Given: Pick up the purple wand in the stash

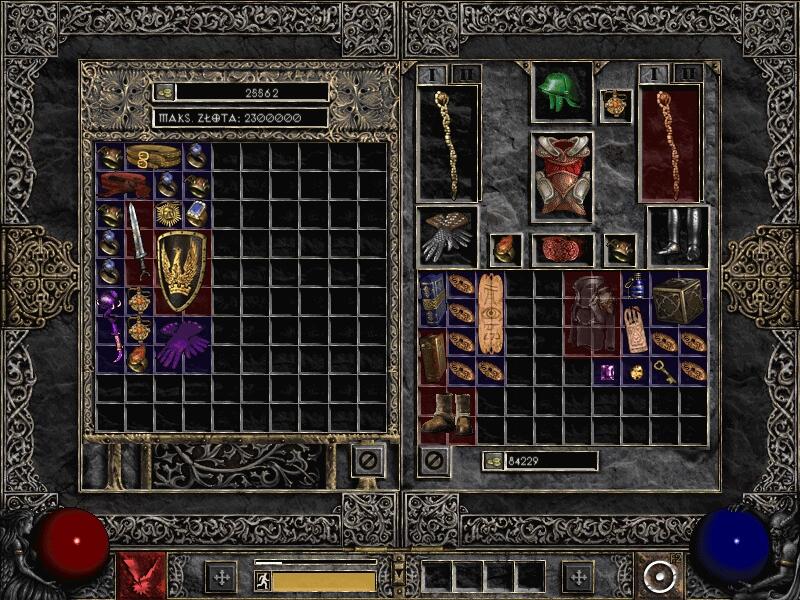Looking at the screenshot, I should [x=110, y=329].
